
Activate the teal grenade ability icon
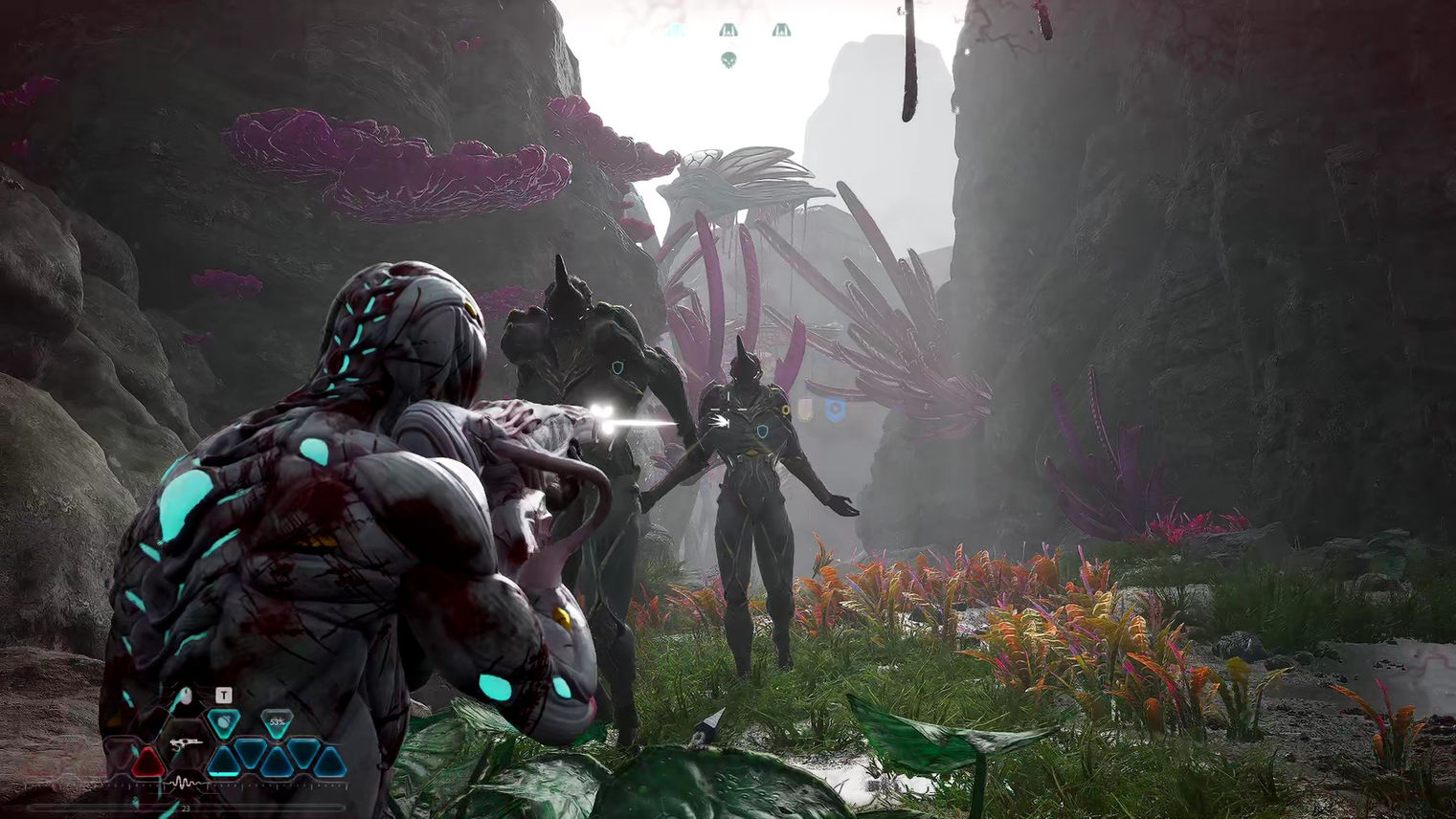(x=223, y=722)
